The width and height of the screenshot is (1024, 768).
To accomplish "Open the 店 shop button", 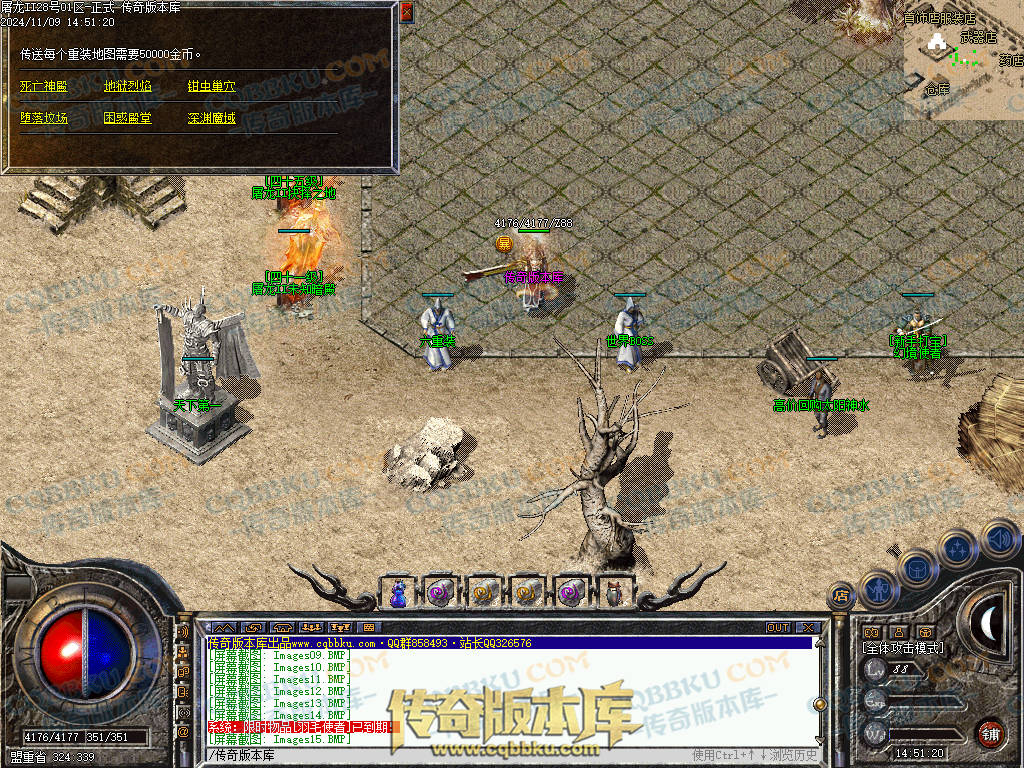I will (x=842, y=596).
